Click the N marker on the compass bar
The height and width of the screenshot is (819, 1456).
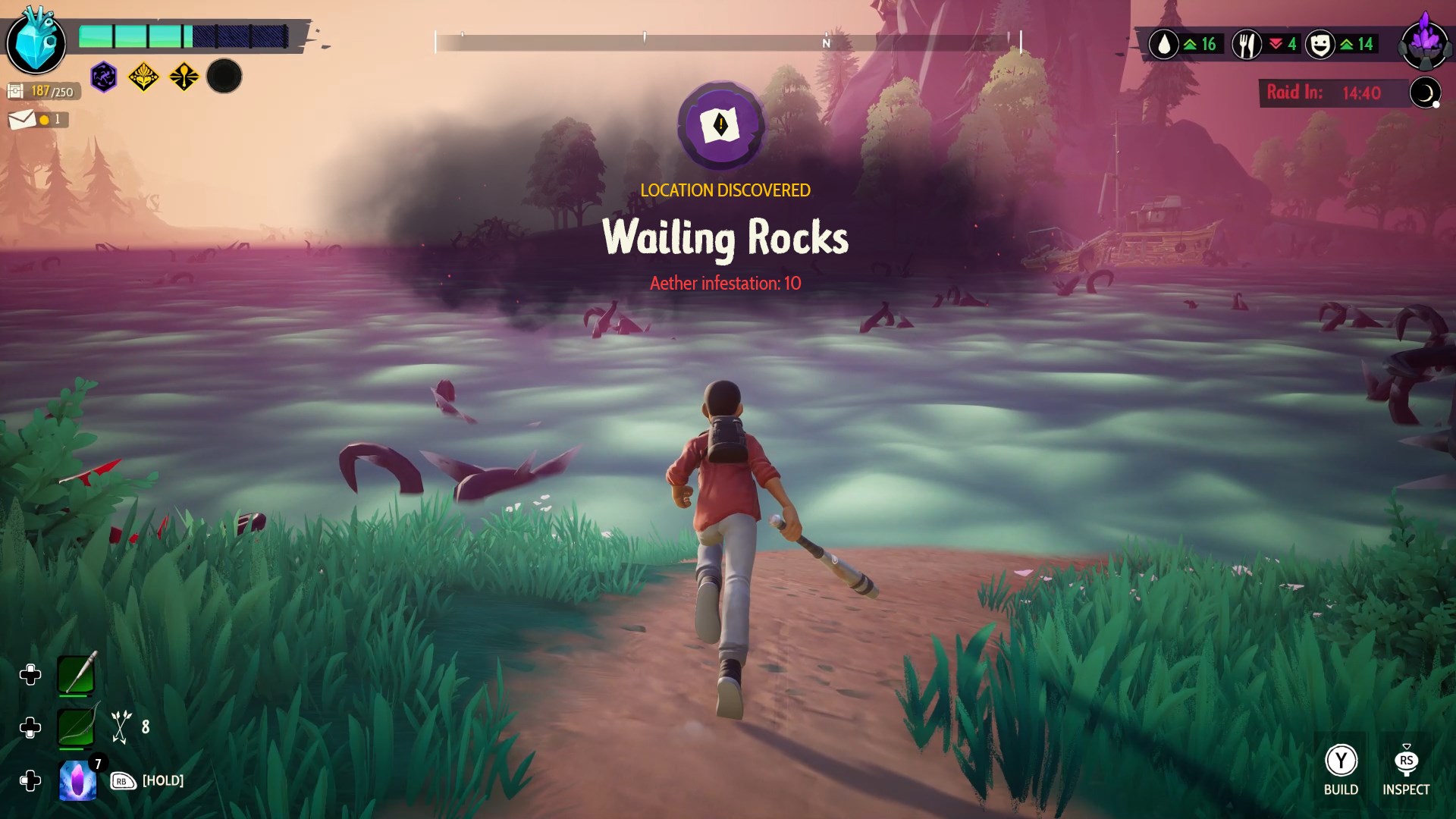pos(825,44)
